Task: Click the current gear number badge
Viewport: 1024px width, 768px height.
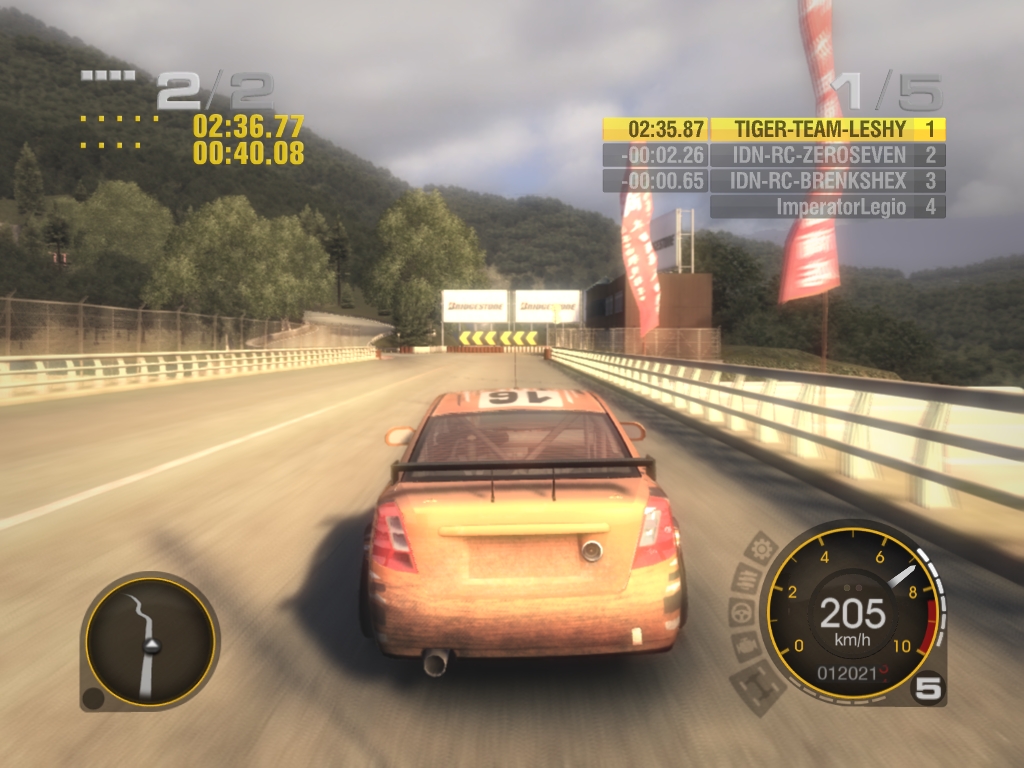Action: click(x=927, y=689)
